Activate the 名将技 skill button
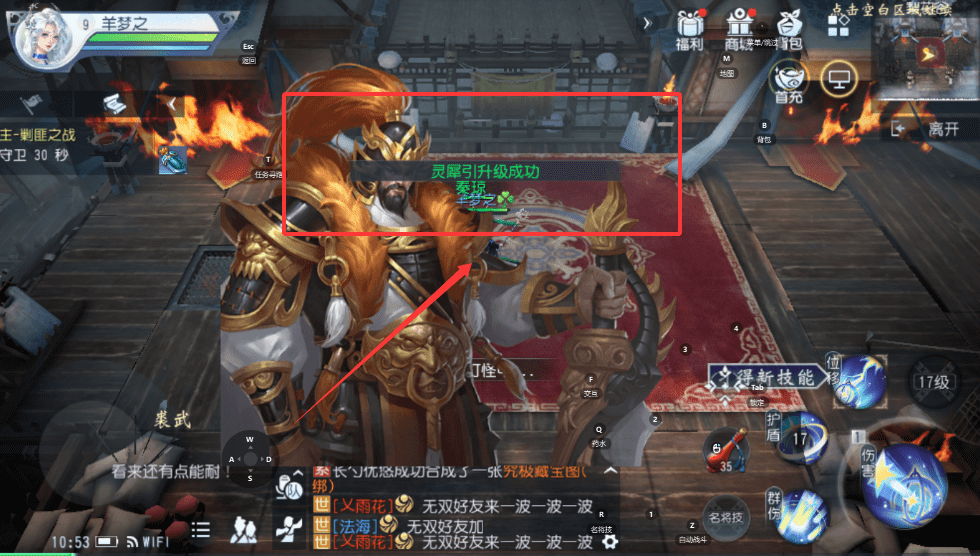This screenshot has width=980, height=556. coord(727,518)
